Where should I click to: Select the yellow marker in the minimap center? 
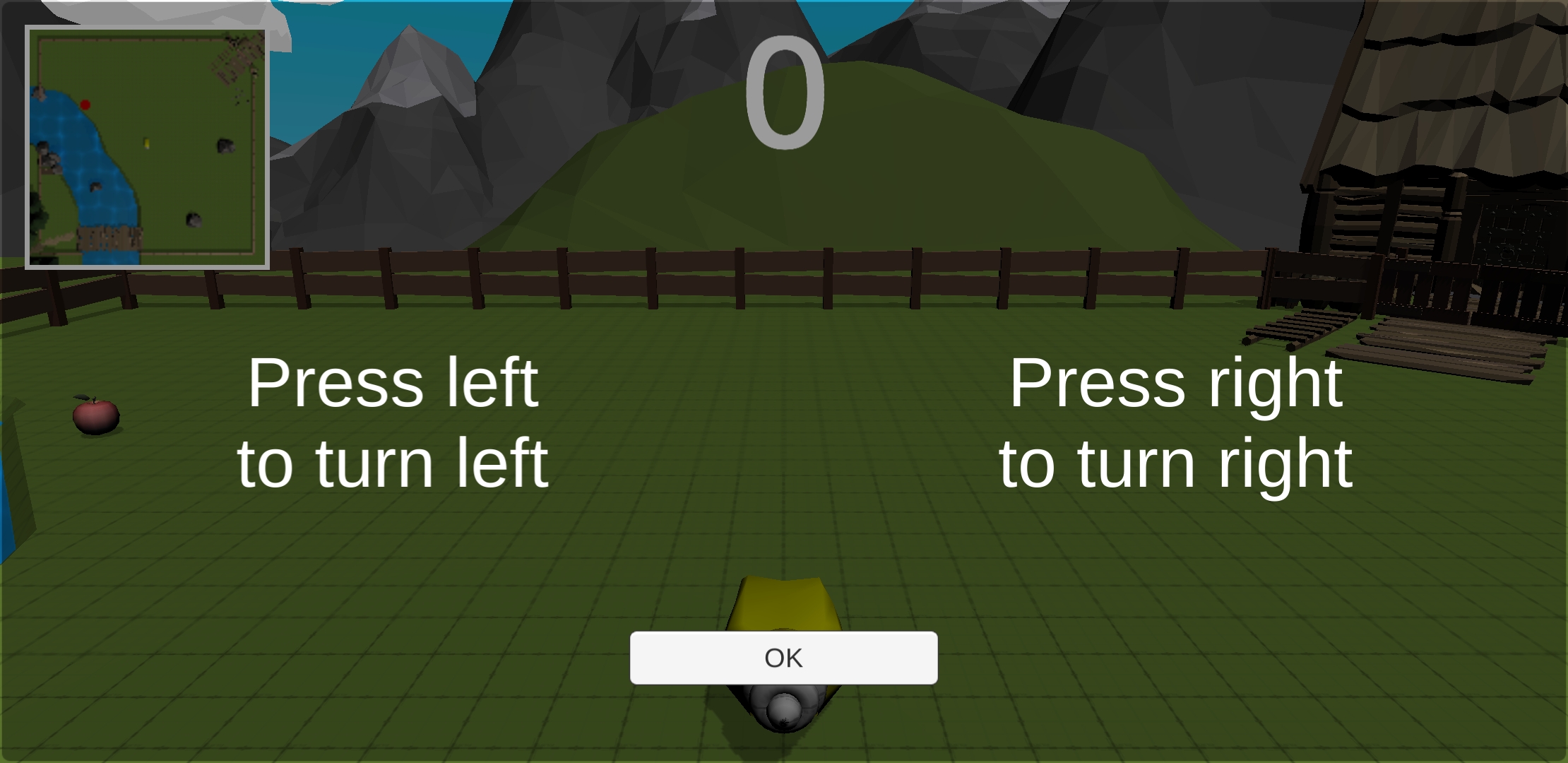pos(147,141)
